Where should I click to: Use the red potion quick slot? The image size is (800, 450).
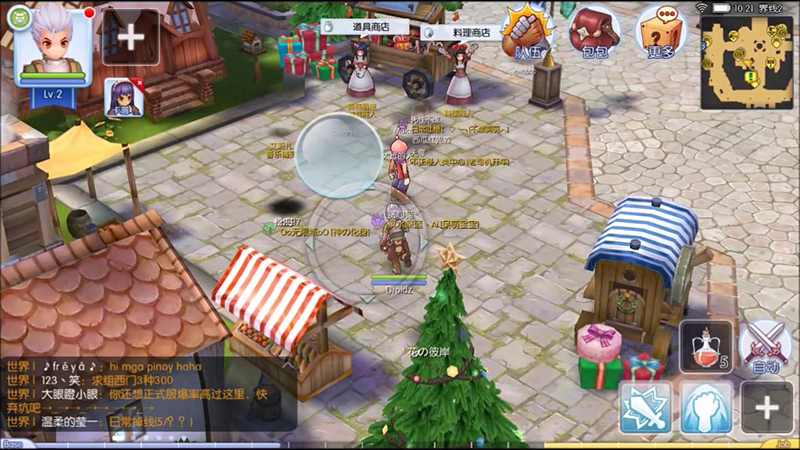(705, 348)
